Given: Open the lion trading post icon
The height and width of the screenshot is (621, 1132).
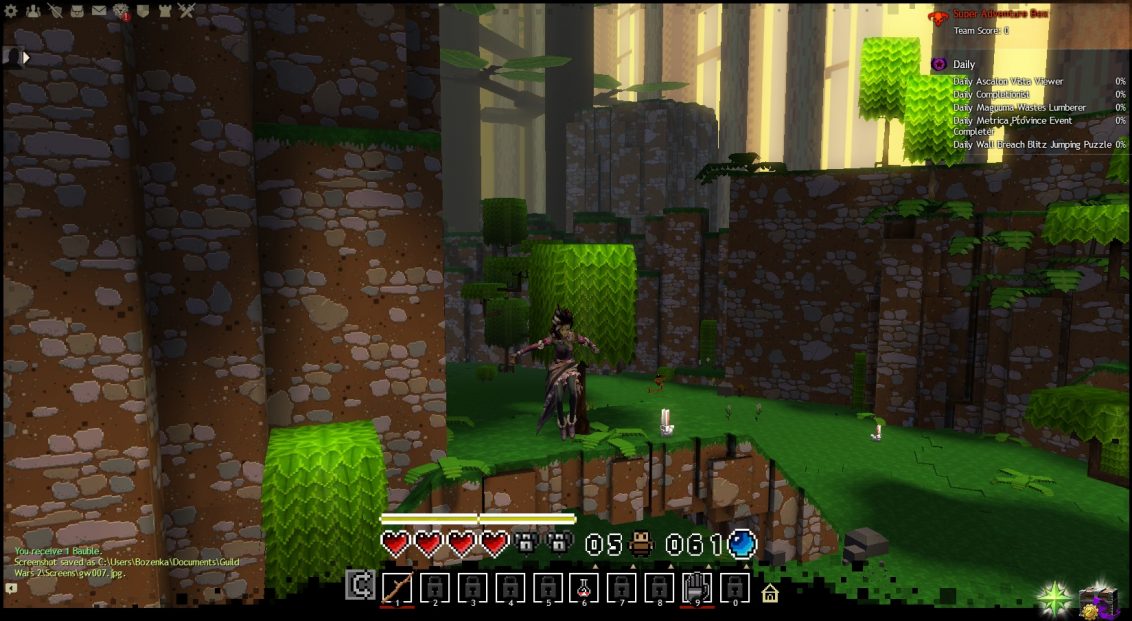Looking at the screenshot, I should coord(121,11).
